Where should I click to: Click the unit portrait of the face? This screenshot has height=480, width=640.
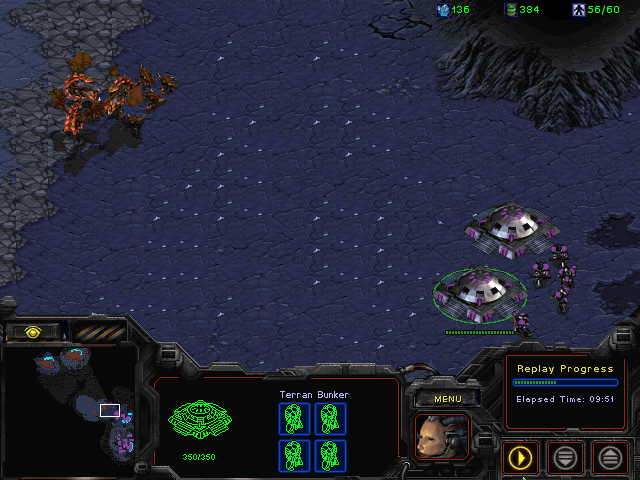pyautogui.click(x=441, y=437)
